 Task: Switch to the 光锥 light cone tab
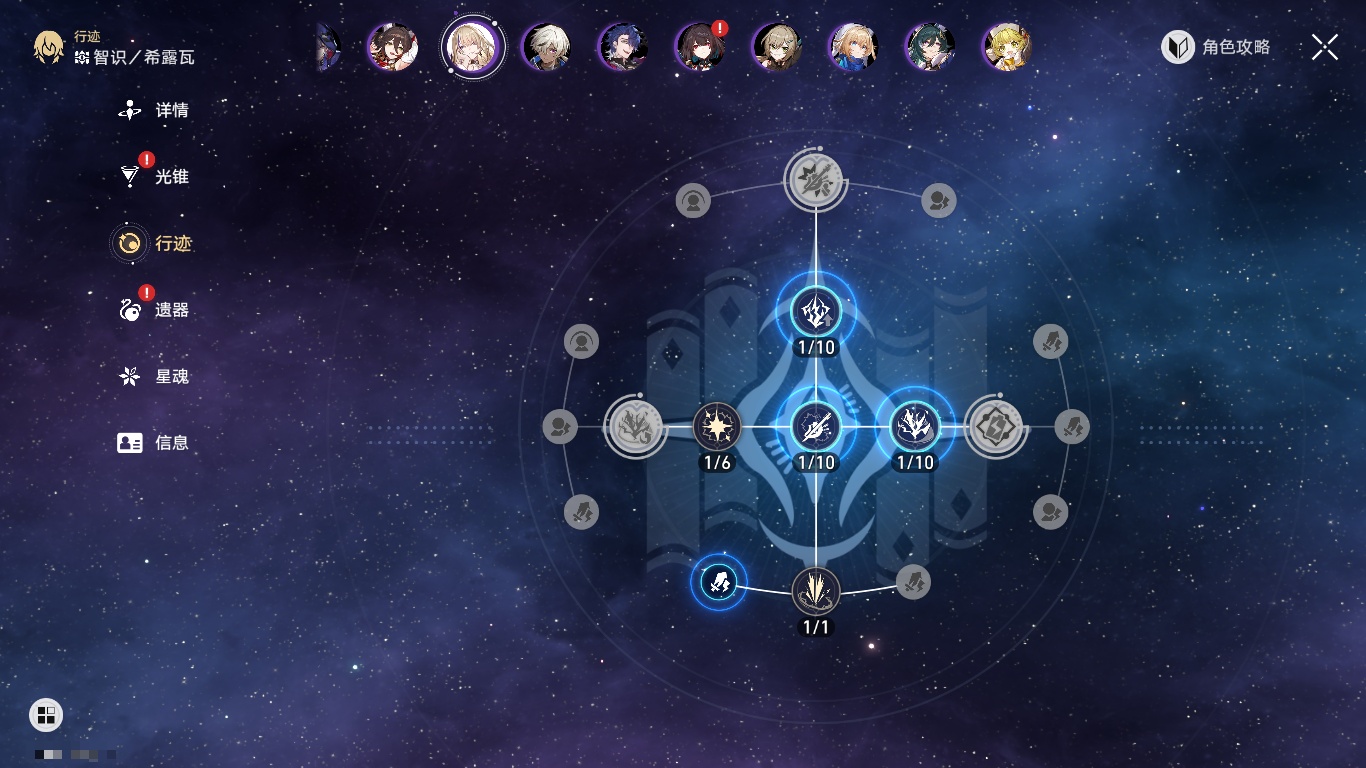click(154, 177)
